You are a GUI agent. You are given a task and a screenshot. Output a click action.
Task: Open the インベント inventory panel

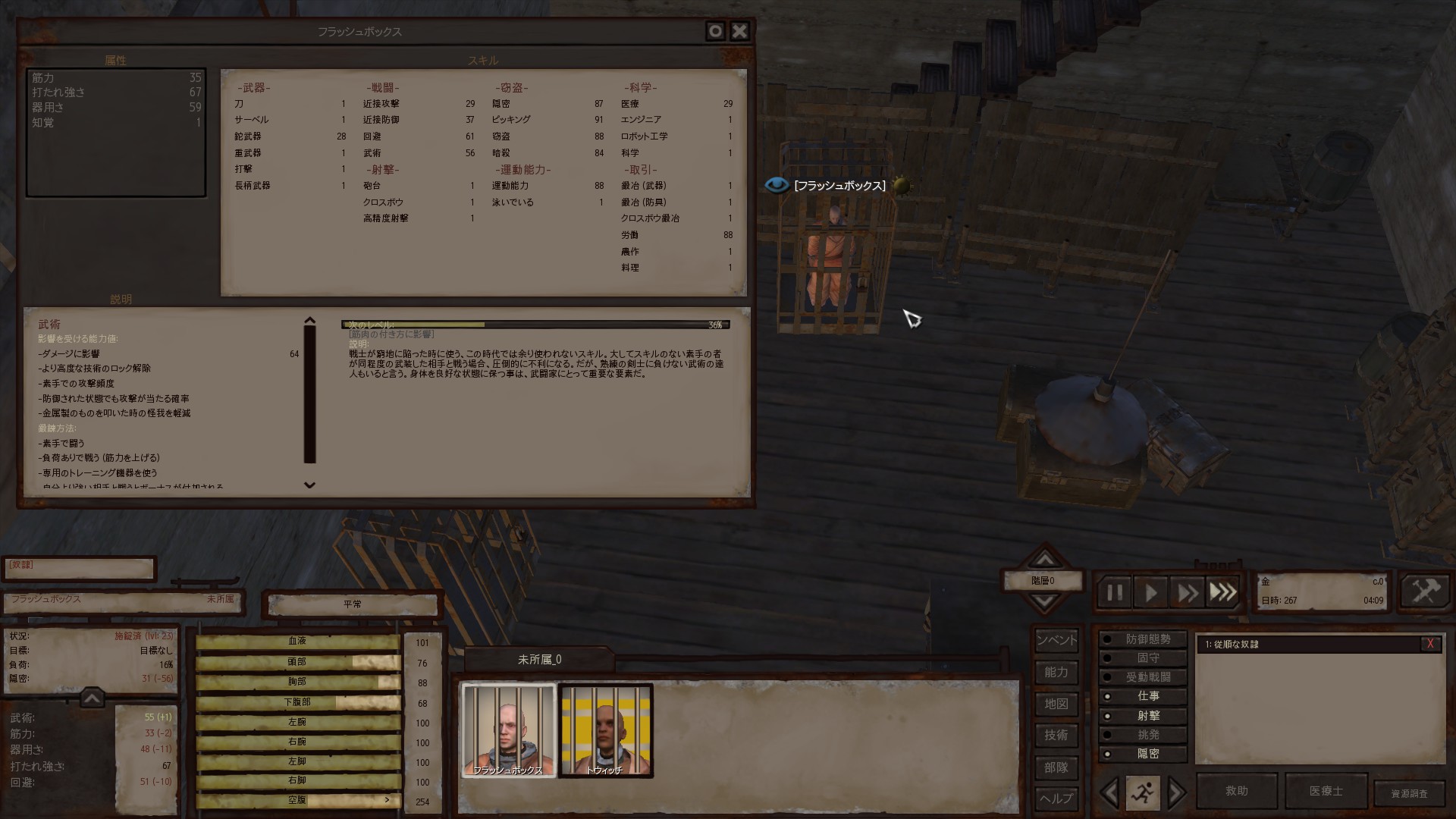1056,640
